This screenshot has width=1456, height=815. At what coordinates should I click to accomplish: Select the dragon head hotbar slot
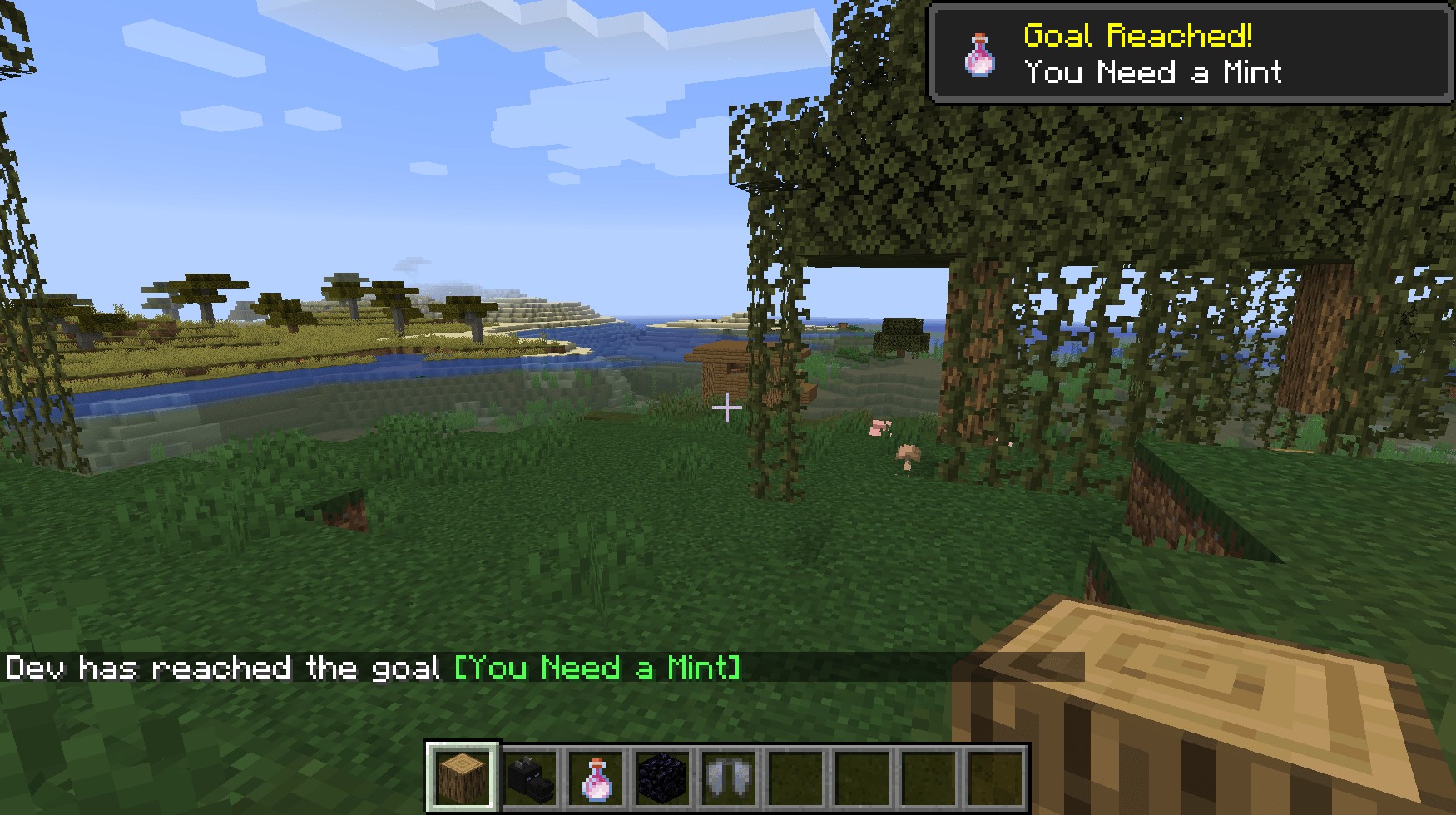530,778
